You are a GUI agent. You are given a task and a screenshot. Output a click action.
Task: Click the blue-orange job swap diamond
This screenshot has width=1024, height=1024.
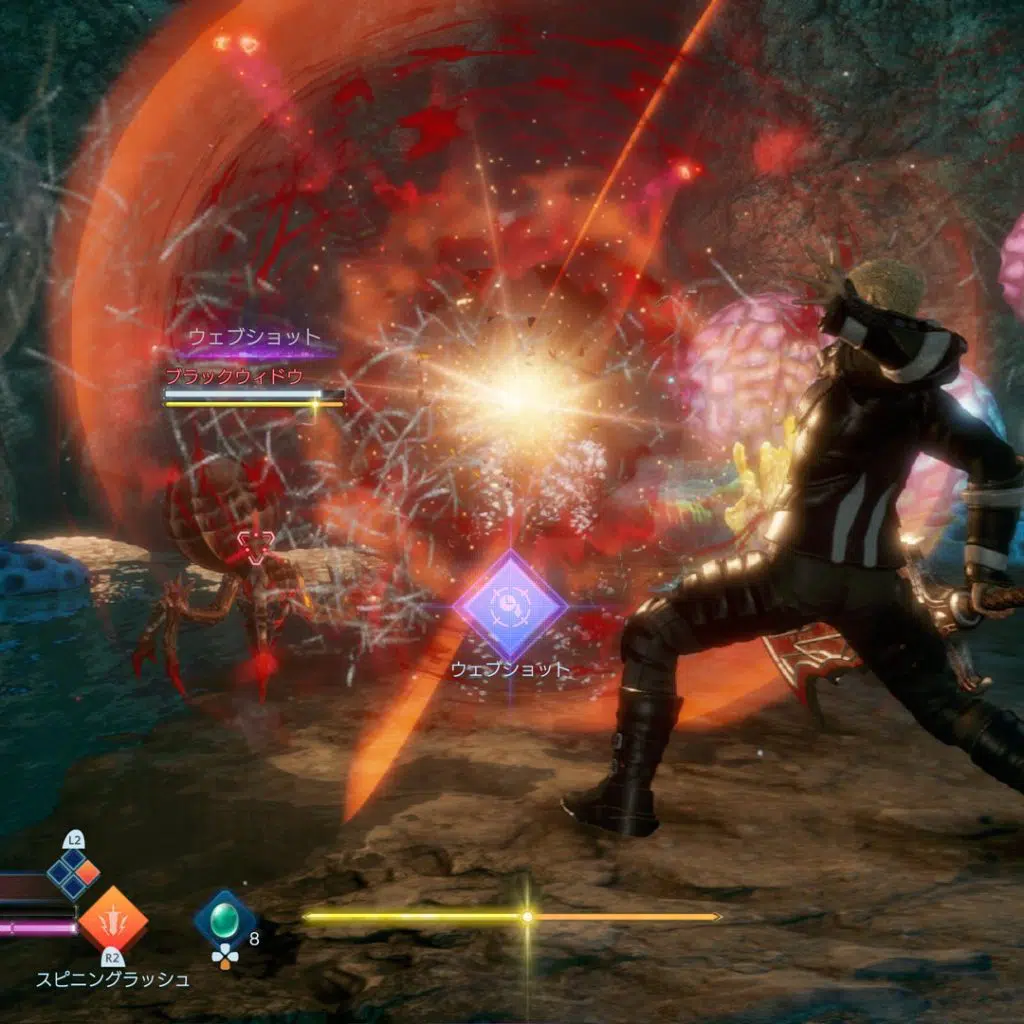(x=74, y=873)
